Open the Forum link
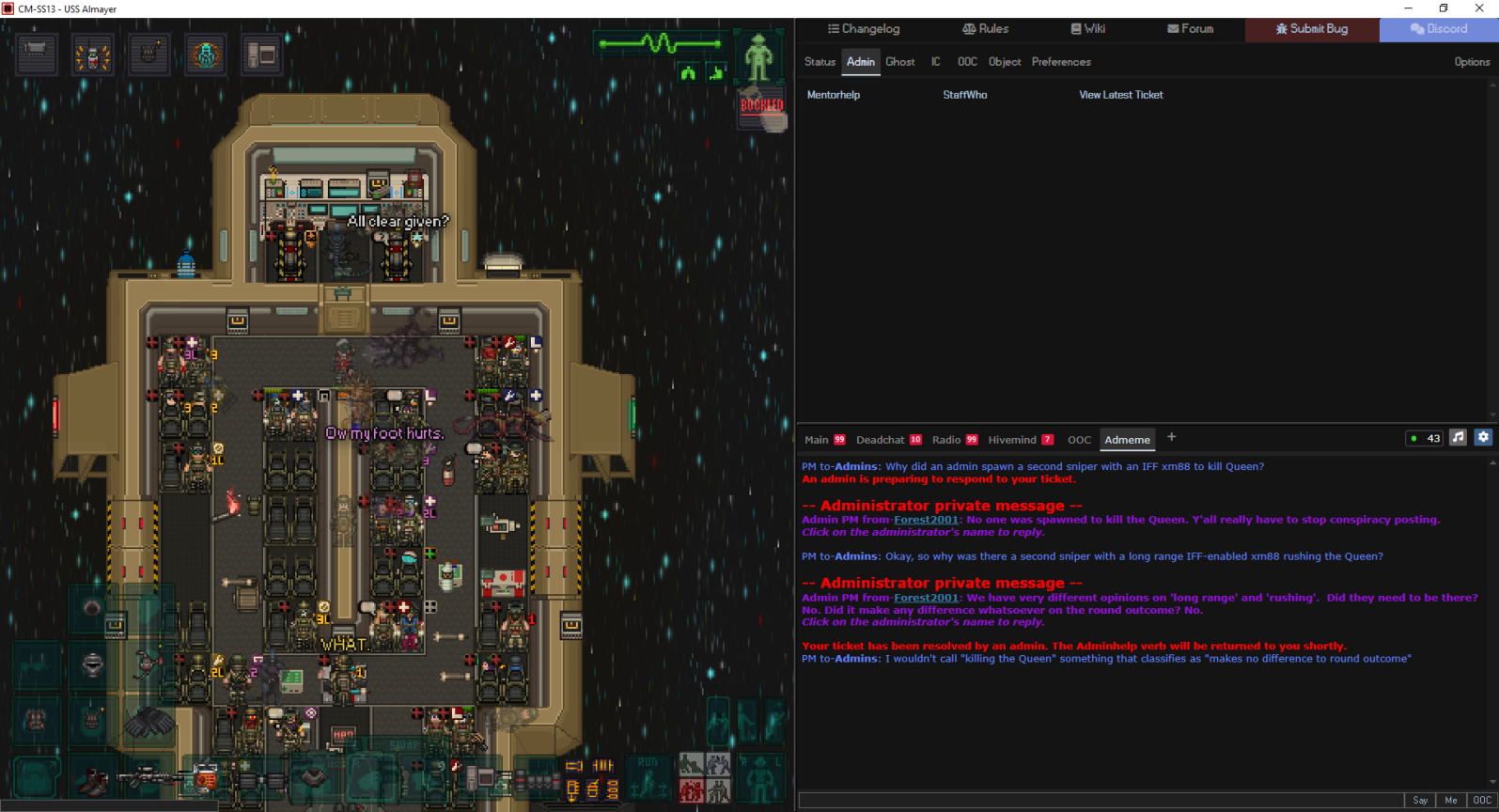This screenshot has height=812, width=1499. [x=1190, y=29]
